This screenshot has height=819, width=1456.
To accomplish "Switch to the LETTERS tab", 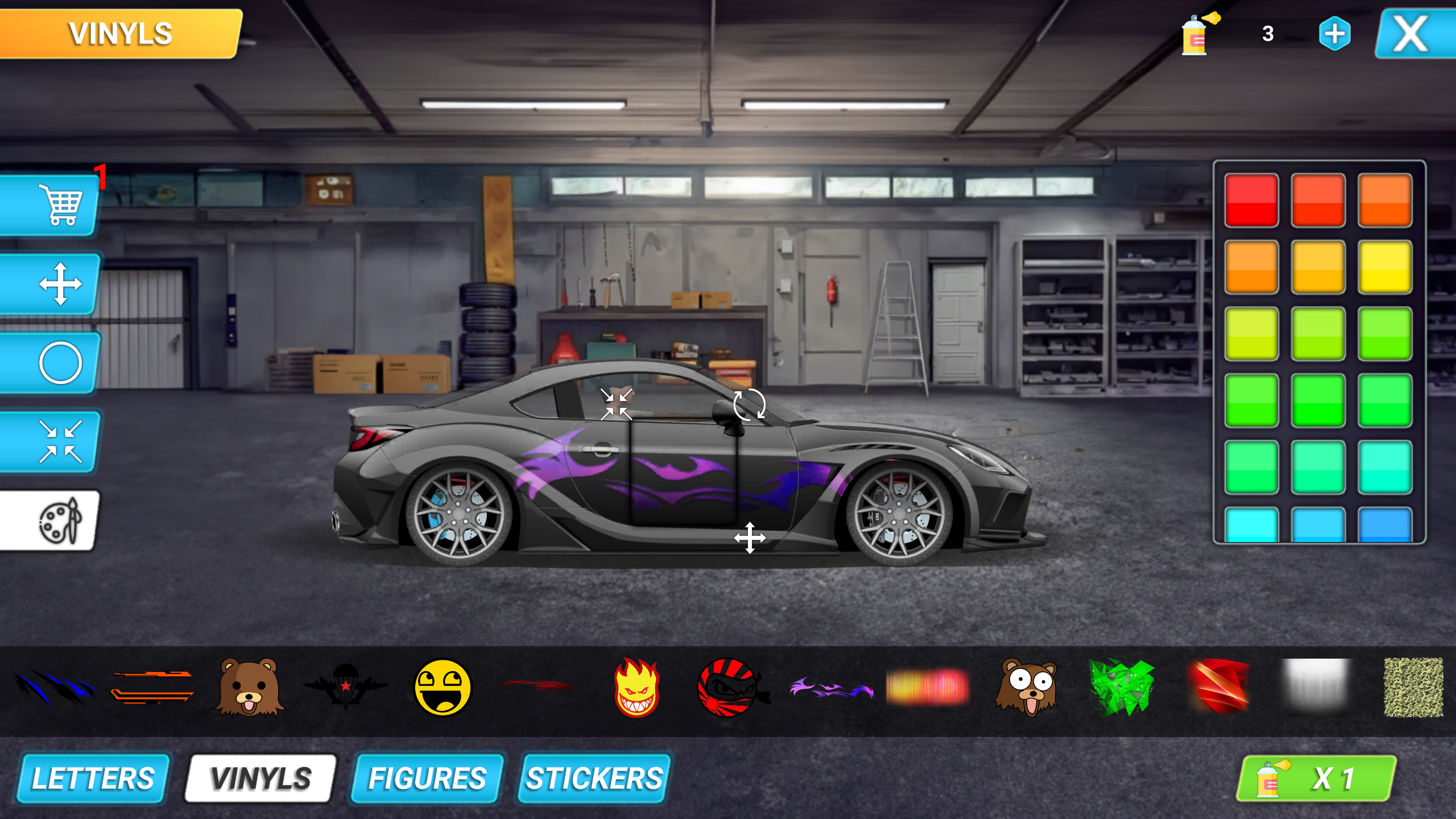I will 93,778.
